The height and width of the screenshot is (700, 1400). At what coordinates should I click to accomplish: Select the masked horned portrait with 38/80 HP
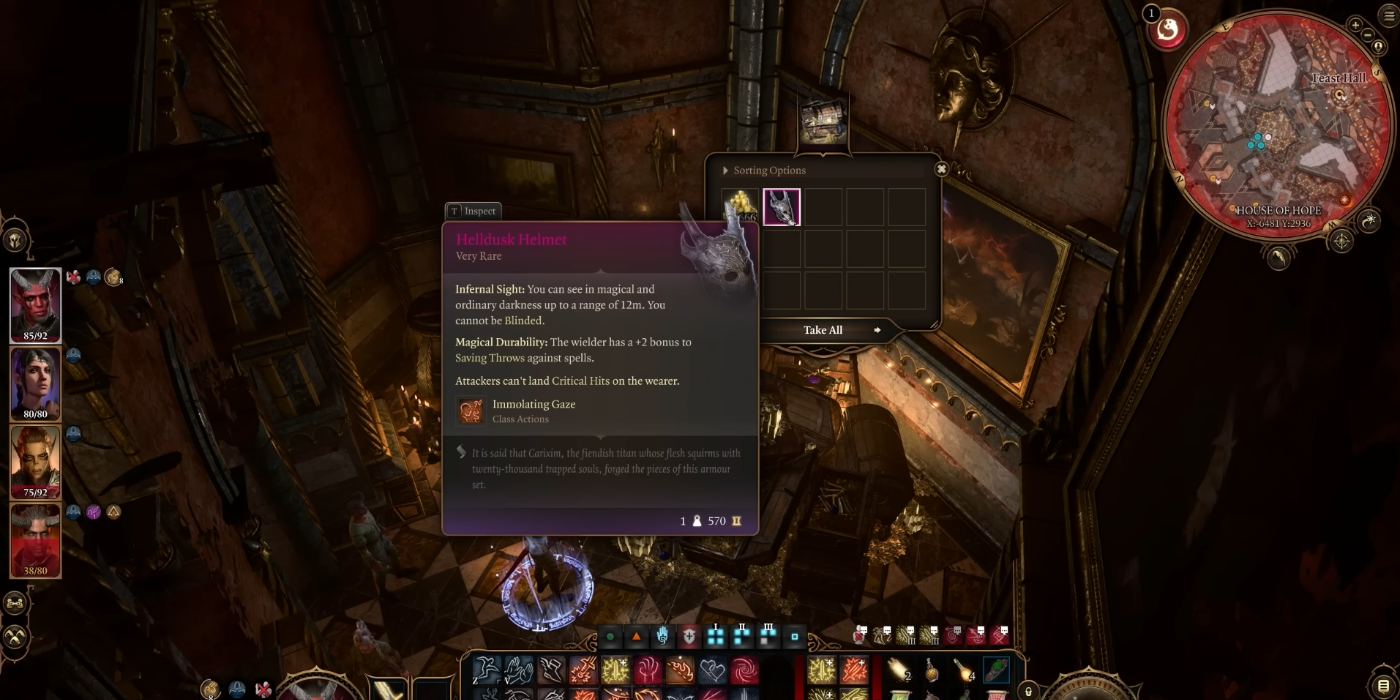click(35, 540)
